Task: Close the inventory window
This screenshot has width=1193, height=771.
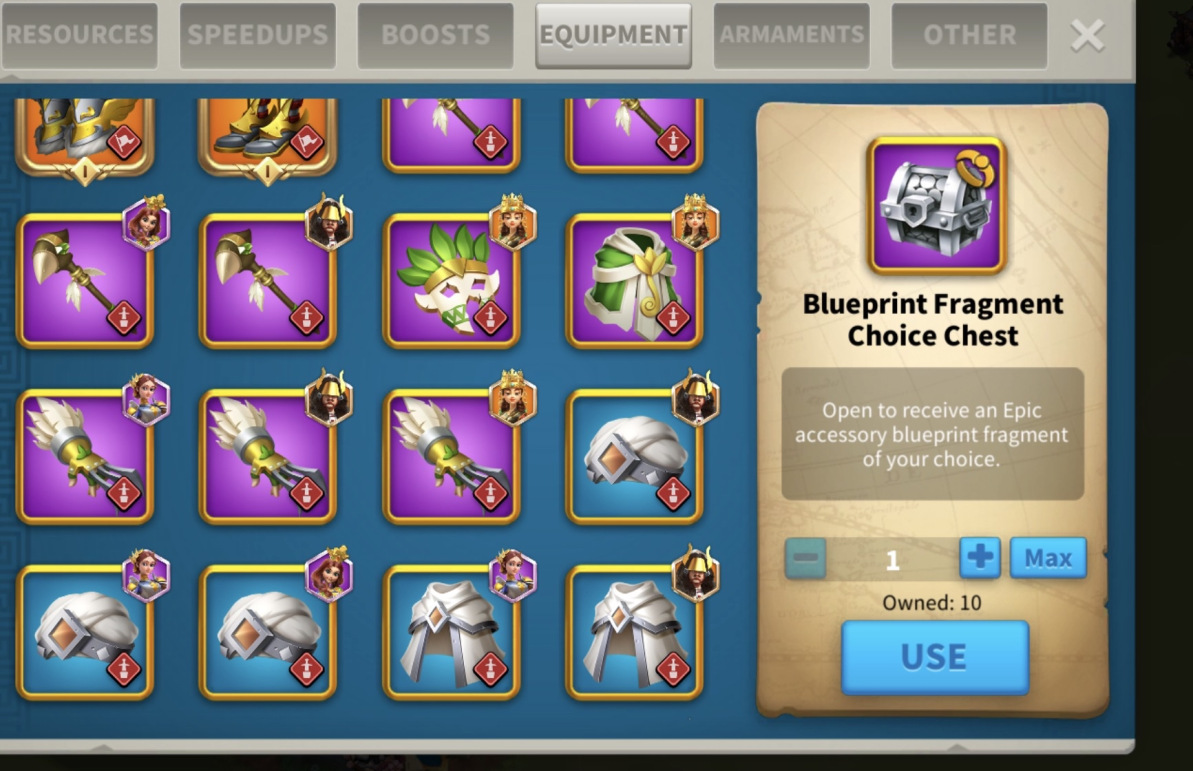Action: point(1087,36)
